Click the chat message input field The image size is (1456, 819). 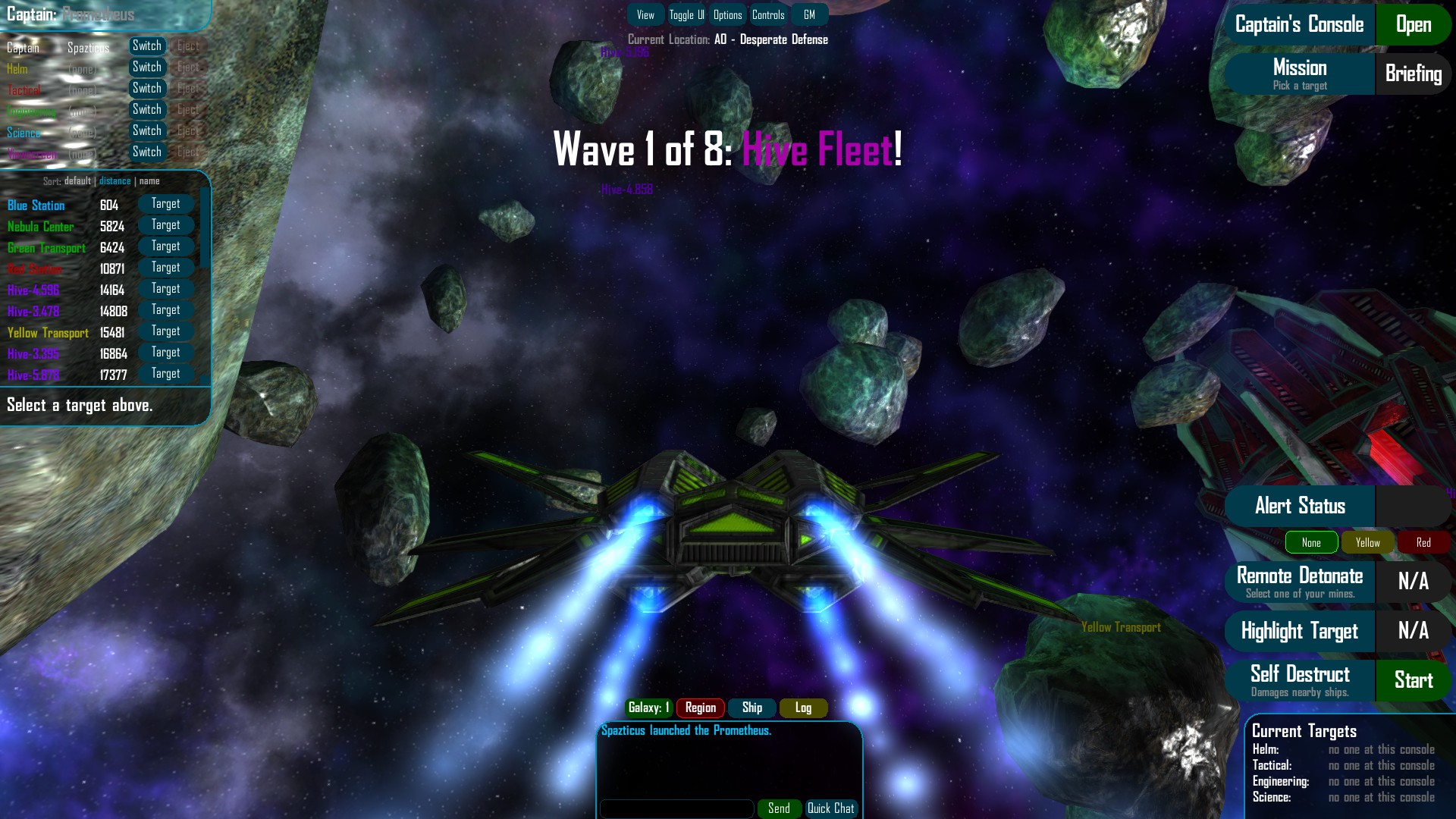[x=677, y=808]
